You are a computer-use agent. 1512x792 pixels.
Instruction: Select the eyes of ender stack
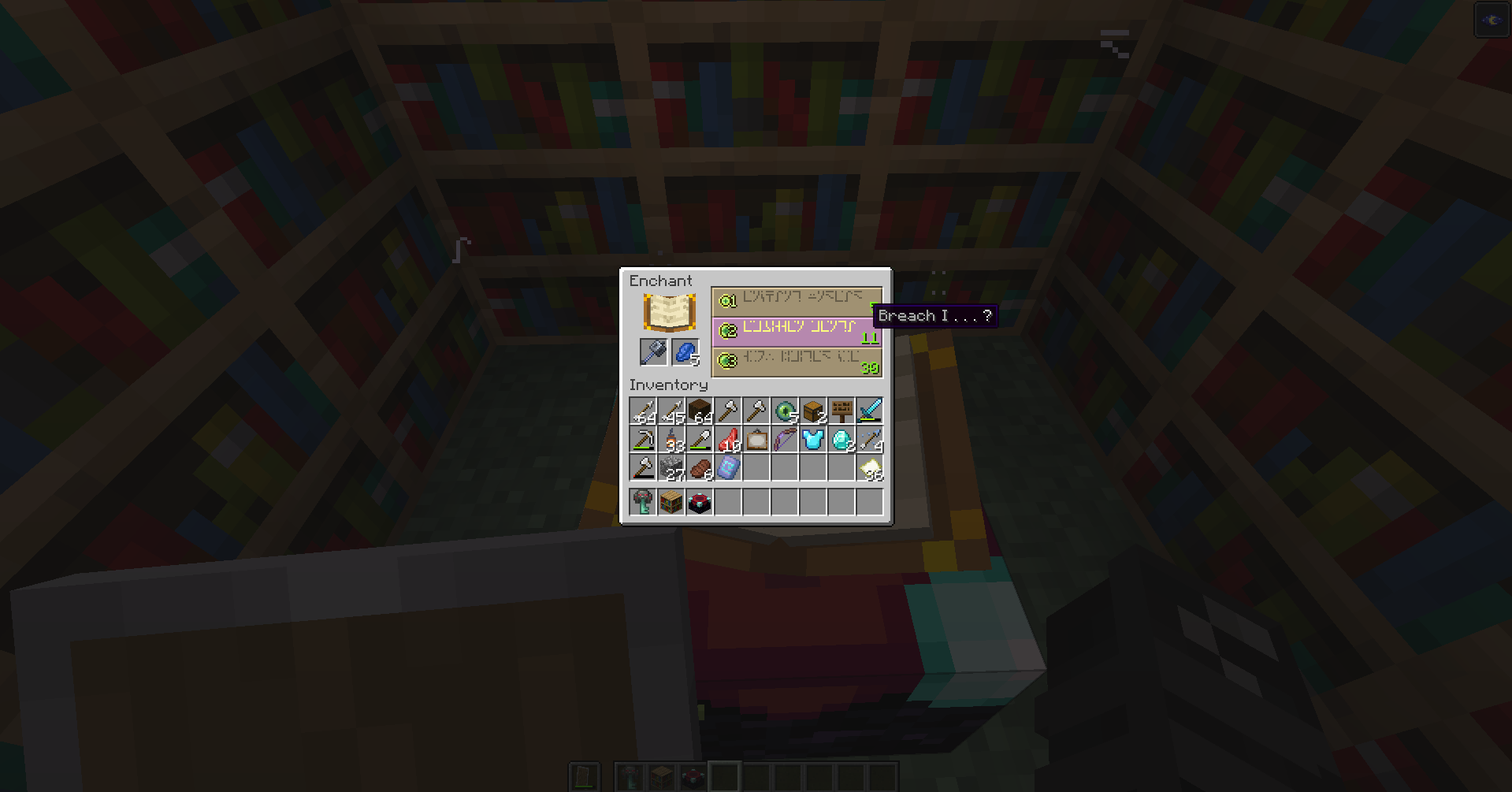(785, 410)
